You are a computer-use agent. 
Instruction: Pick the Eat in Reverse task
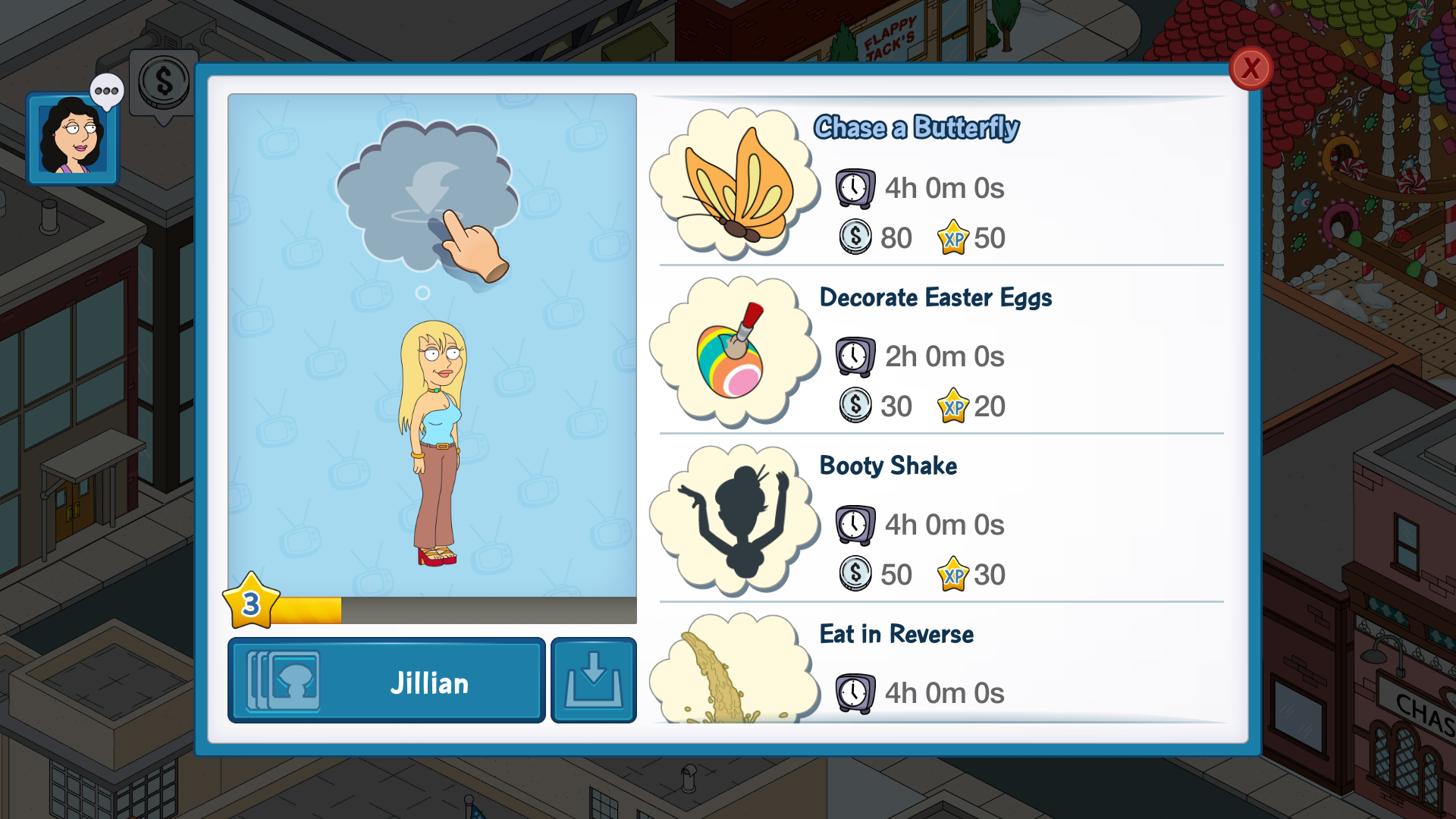click(940, 667)
